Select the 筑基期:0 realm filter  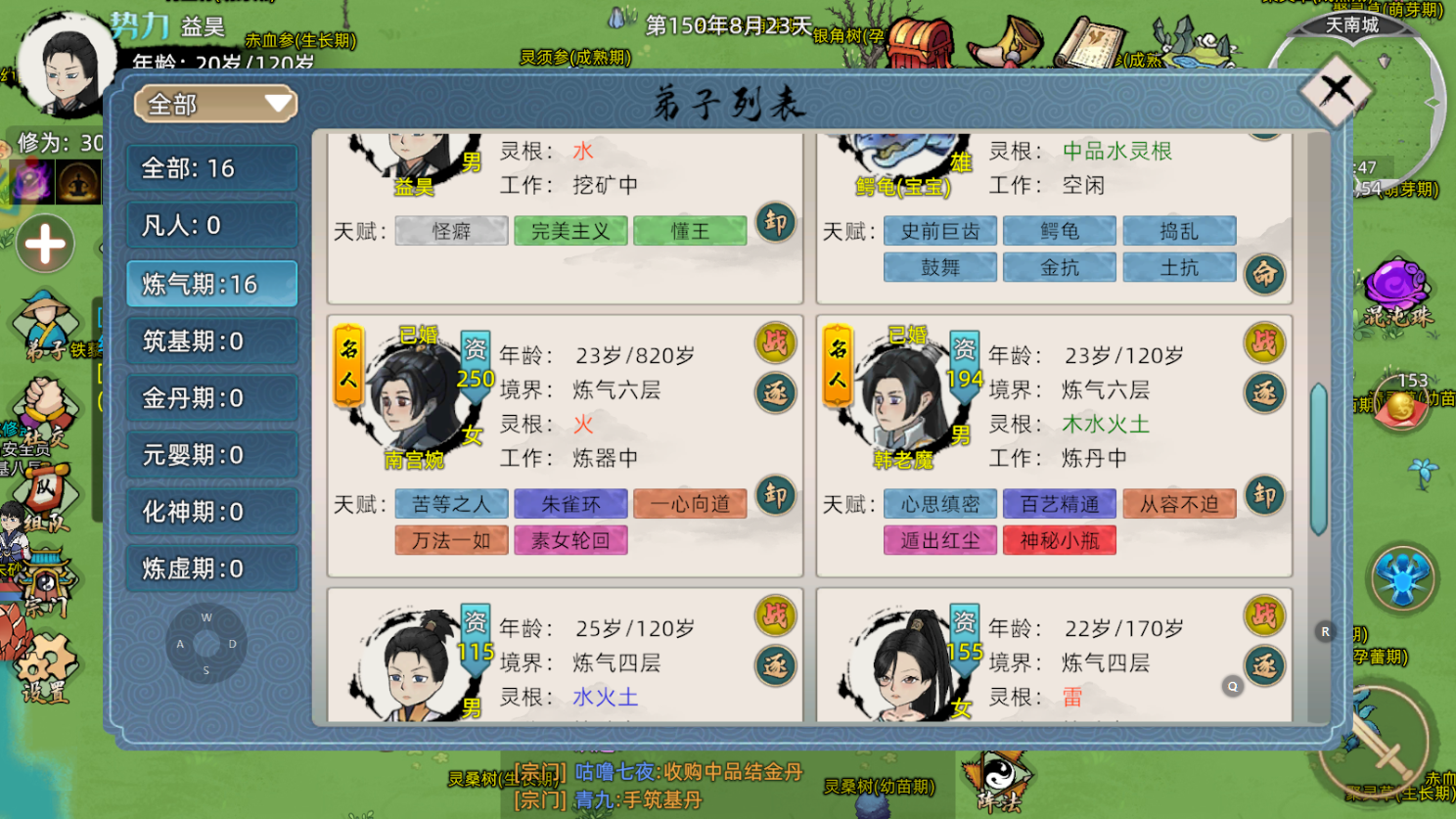coord(211,341)
